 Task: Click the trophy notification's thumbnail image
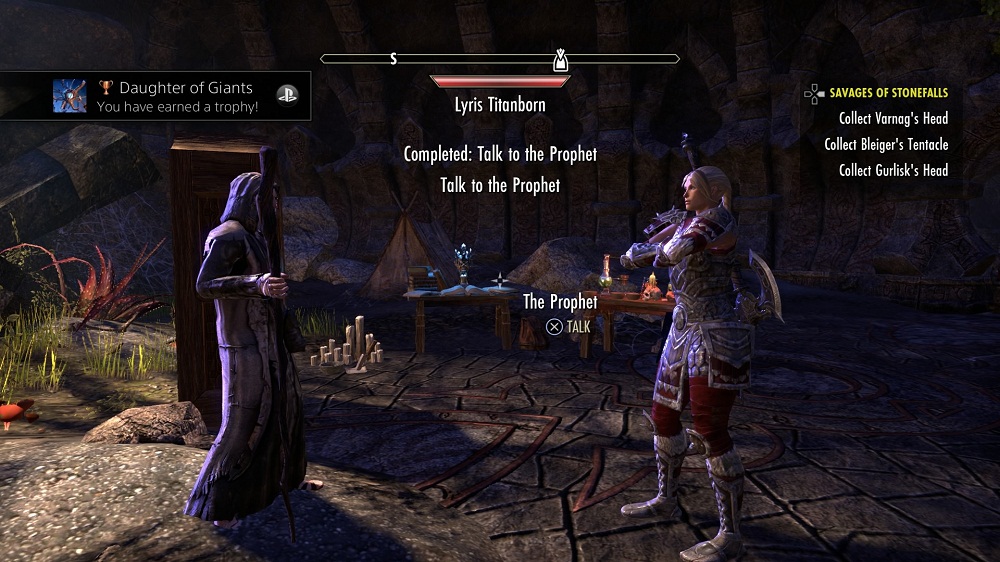click(70, 96)
